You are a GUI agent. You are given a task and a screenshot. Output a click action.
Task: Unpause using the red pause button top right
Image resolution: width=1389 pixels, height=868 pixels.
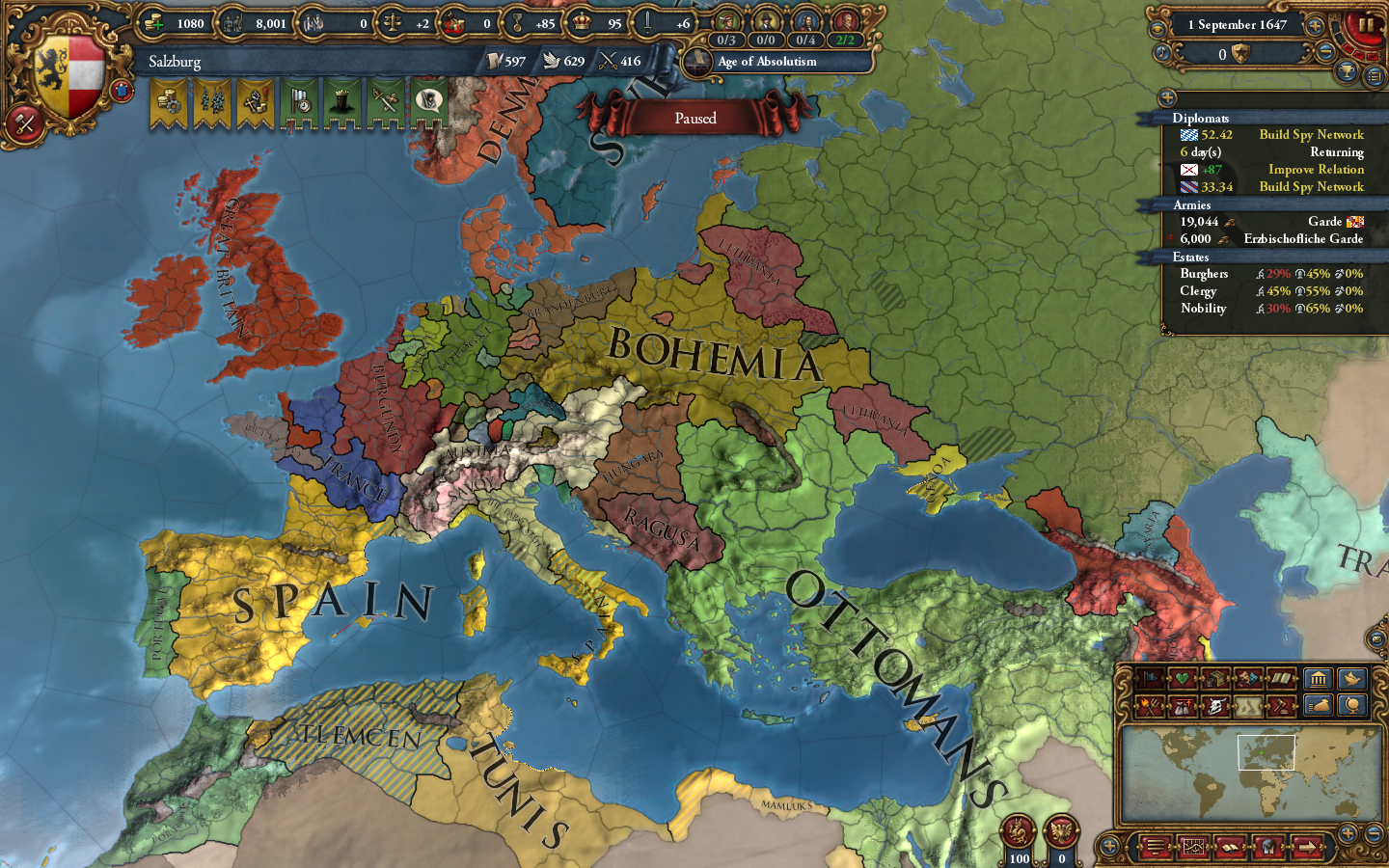[1367, 25]
